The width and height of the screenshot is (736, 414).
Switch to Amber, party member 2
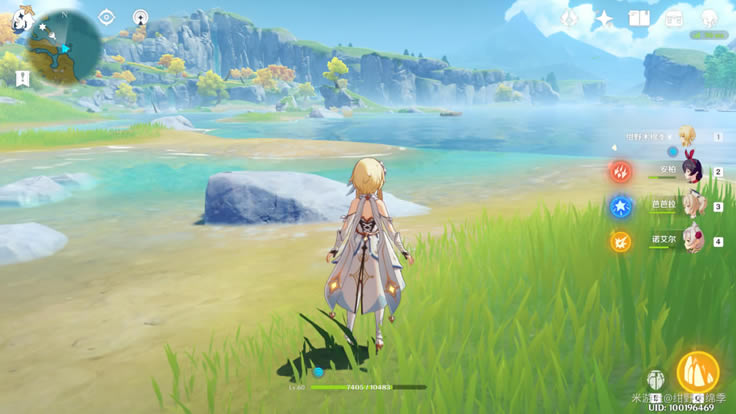click(x=692, y=171)
